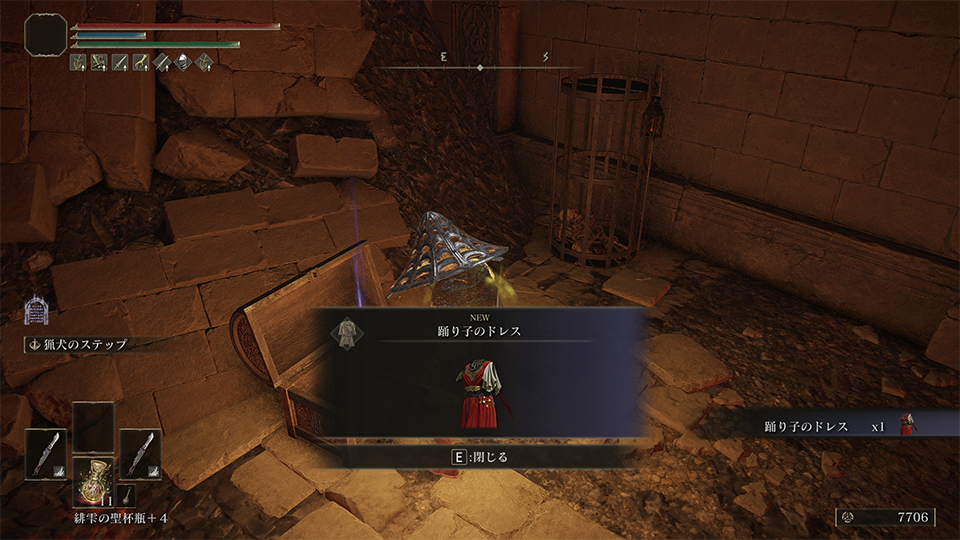Click the empty character portrait frame

click(46, 34)
